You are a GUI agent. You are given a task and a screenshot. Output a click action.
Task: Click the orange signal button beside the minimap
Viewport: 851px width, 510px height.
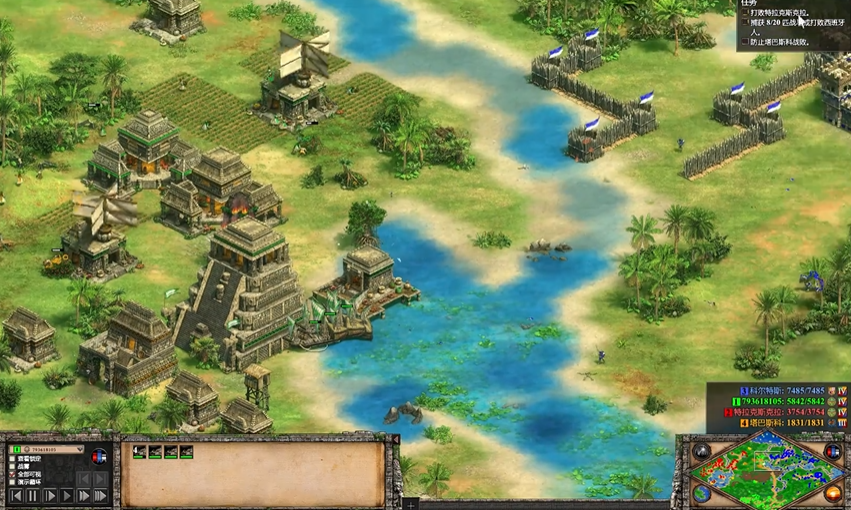(831, 493)
